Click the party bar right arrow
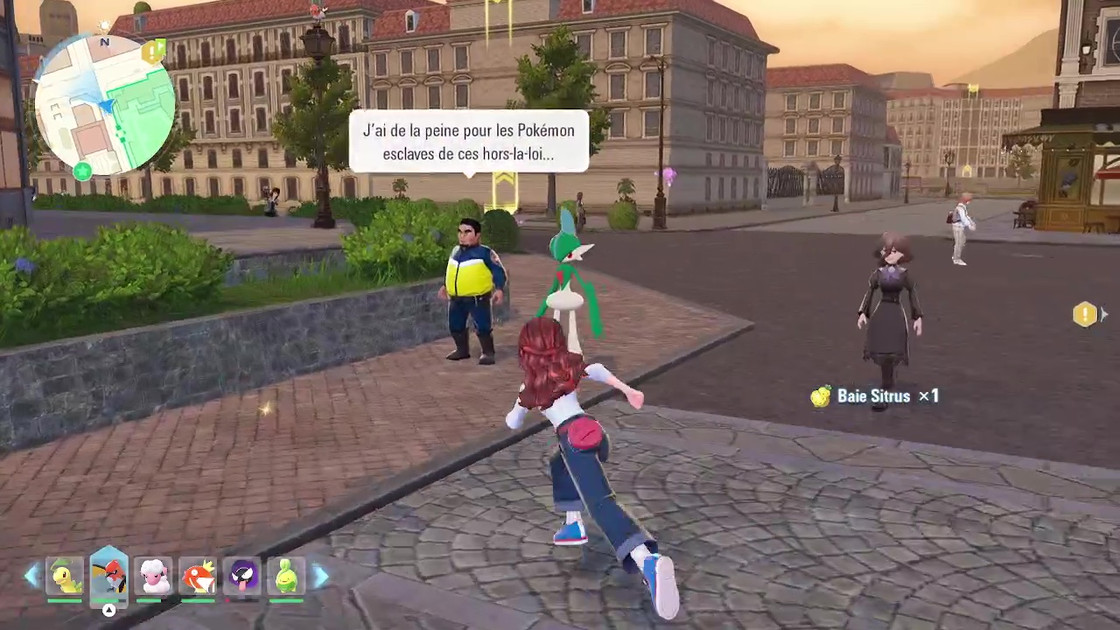This screenshot has height=630, width=1120. click(320, 576)
